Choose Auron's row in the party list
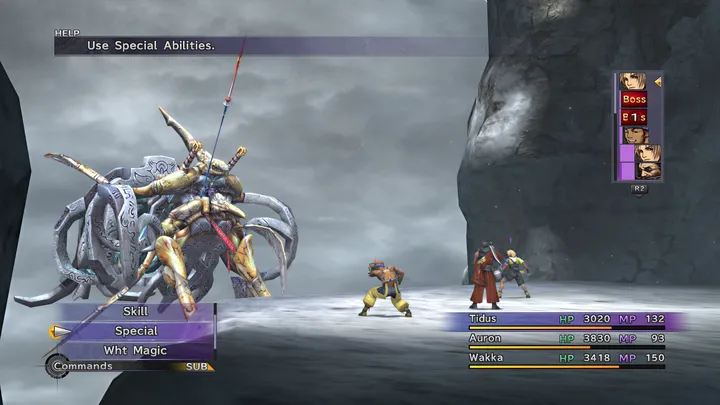 (567, 339)
